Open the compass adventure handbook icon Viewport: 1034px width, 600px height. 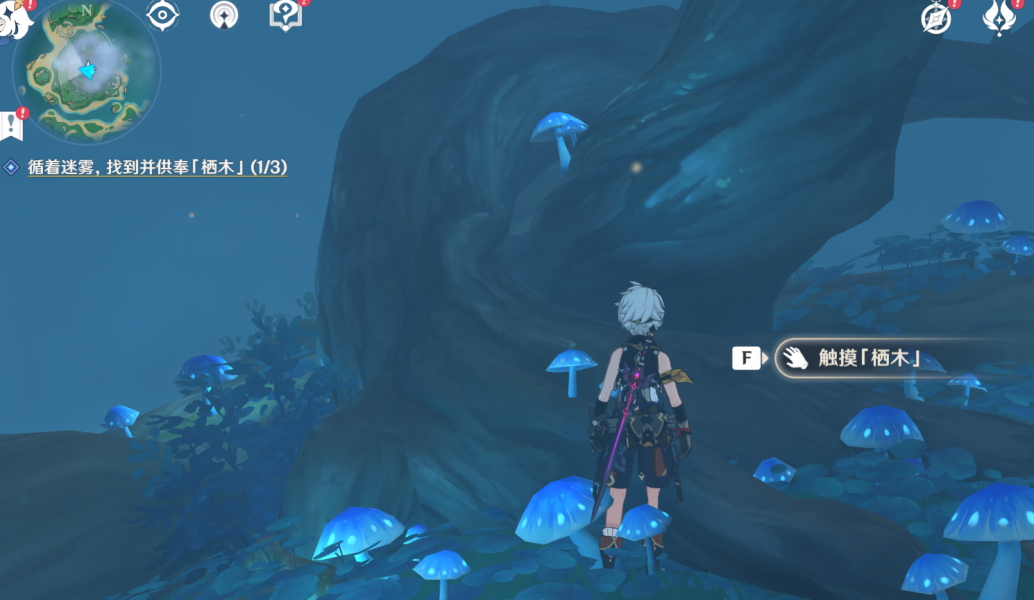(x=936, y=18)
